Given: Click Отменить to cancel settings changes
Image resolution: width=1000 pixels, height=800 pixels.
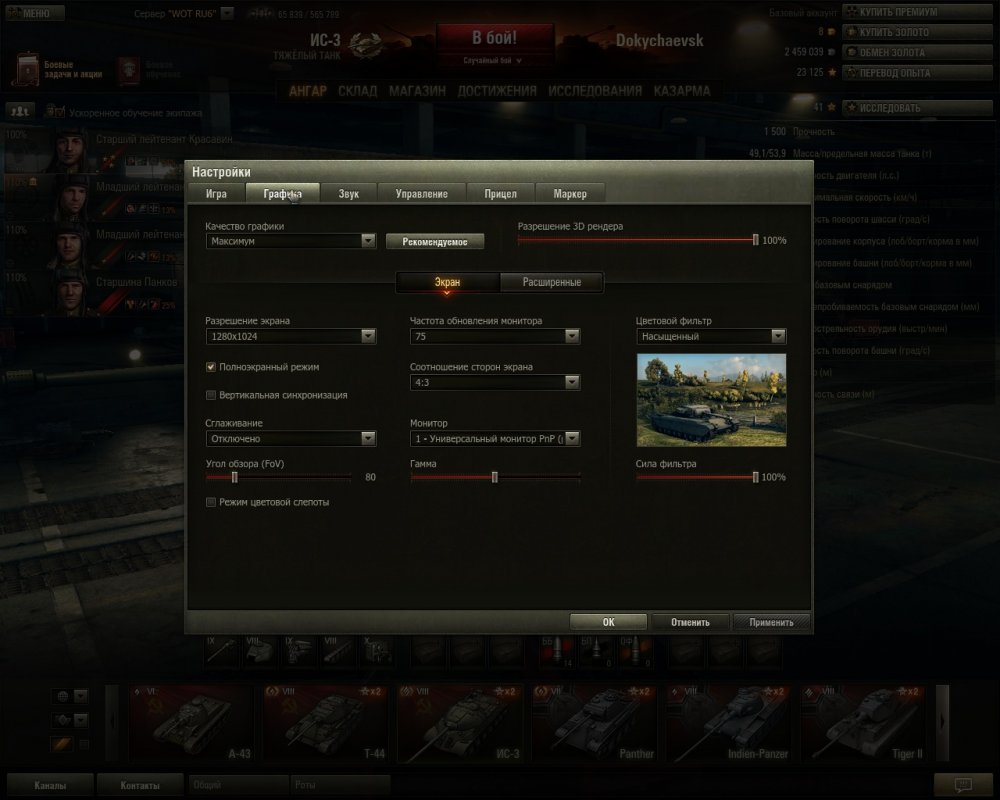Looking at the screenshot, I should pyautogui.click(x=690, y=622).
